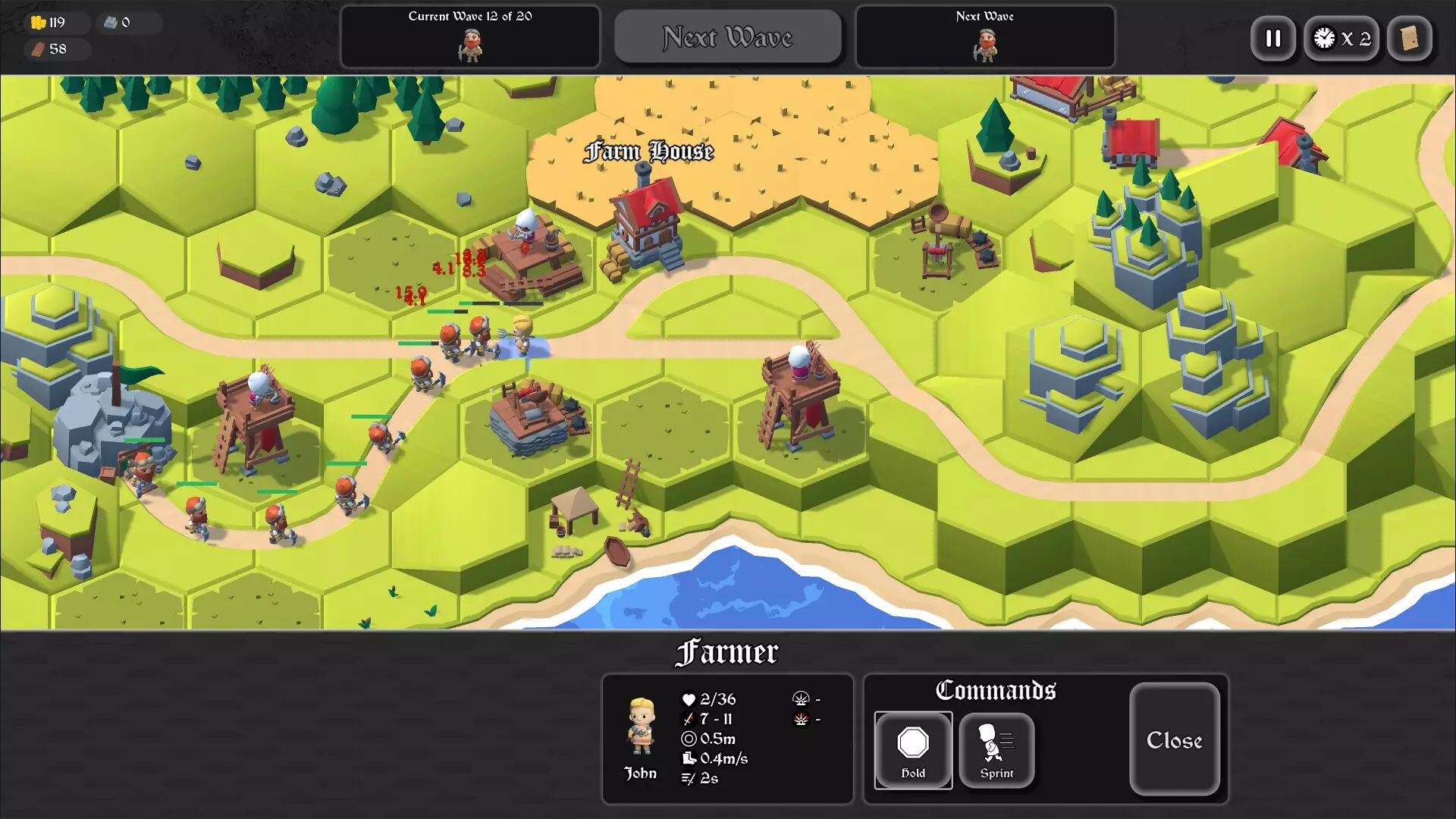This screenshot has width=1456, height=819.
Task: Click the Farmer title above the unit panel
Action: tap(728, 651)
